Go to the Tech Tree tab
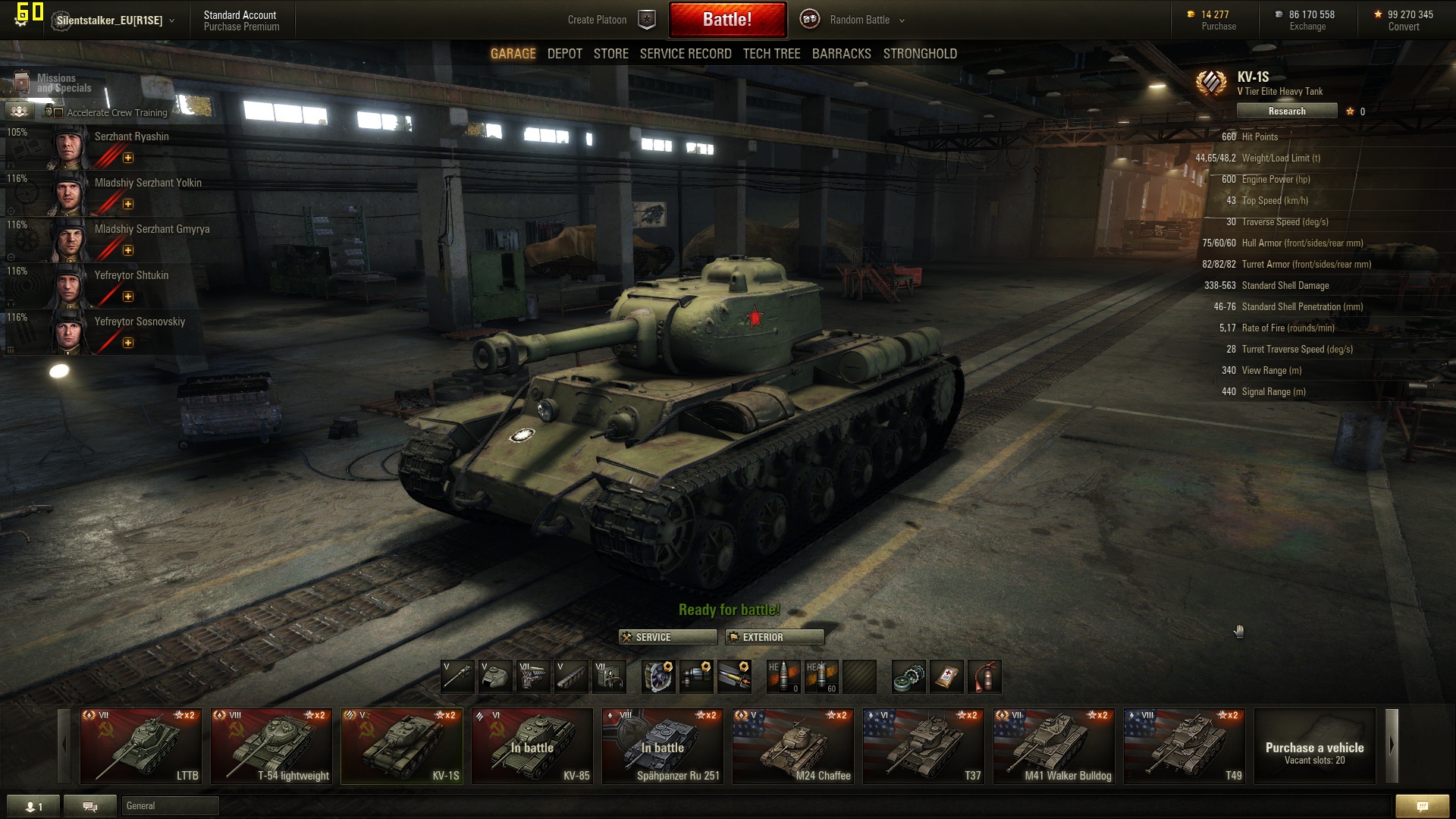This screenshot has width=1456, height=819. (x=771, y=54)
